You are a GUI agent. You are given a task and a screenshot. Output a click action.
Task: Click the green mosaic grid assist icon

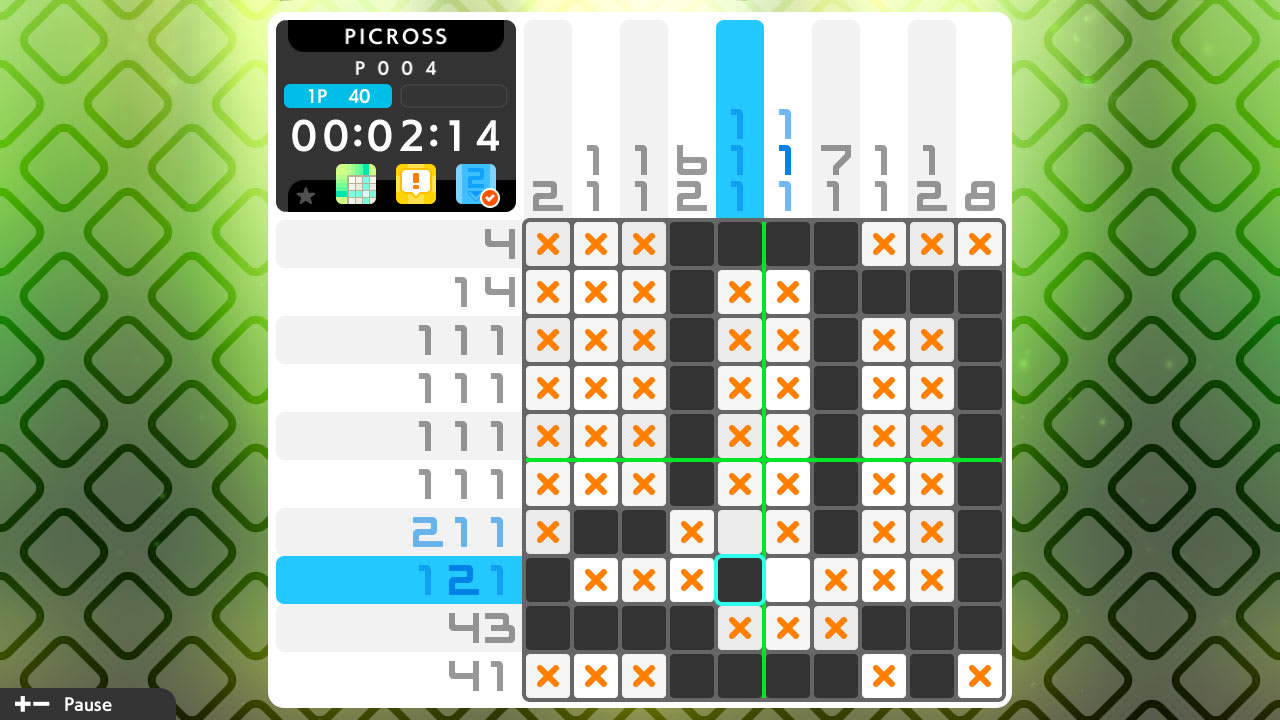[357, 184]
